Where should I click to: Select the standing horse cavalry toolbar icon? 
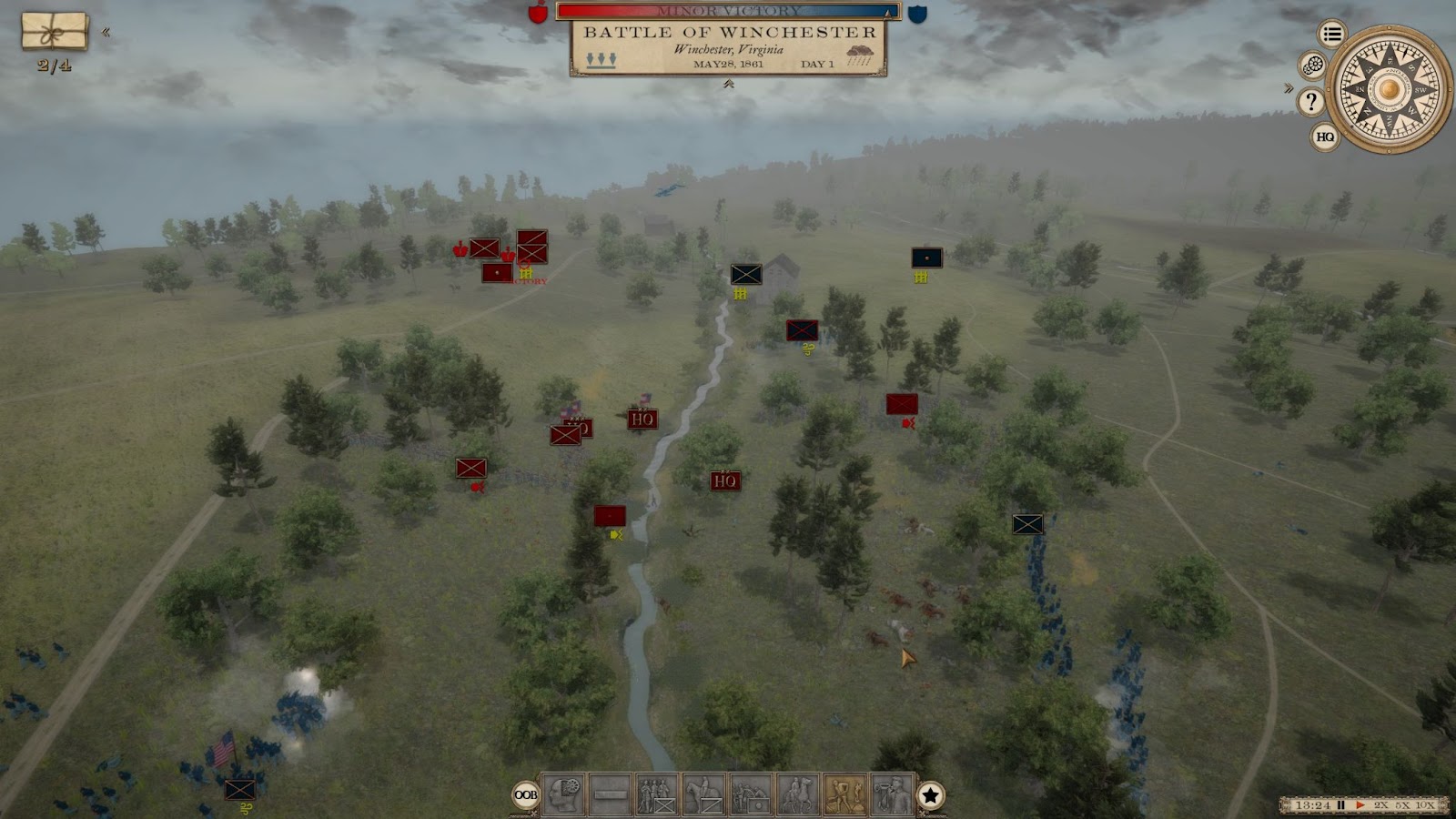coord(703,794)
